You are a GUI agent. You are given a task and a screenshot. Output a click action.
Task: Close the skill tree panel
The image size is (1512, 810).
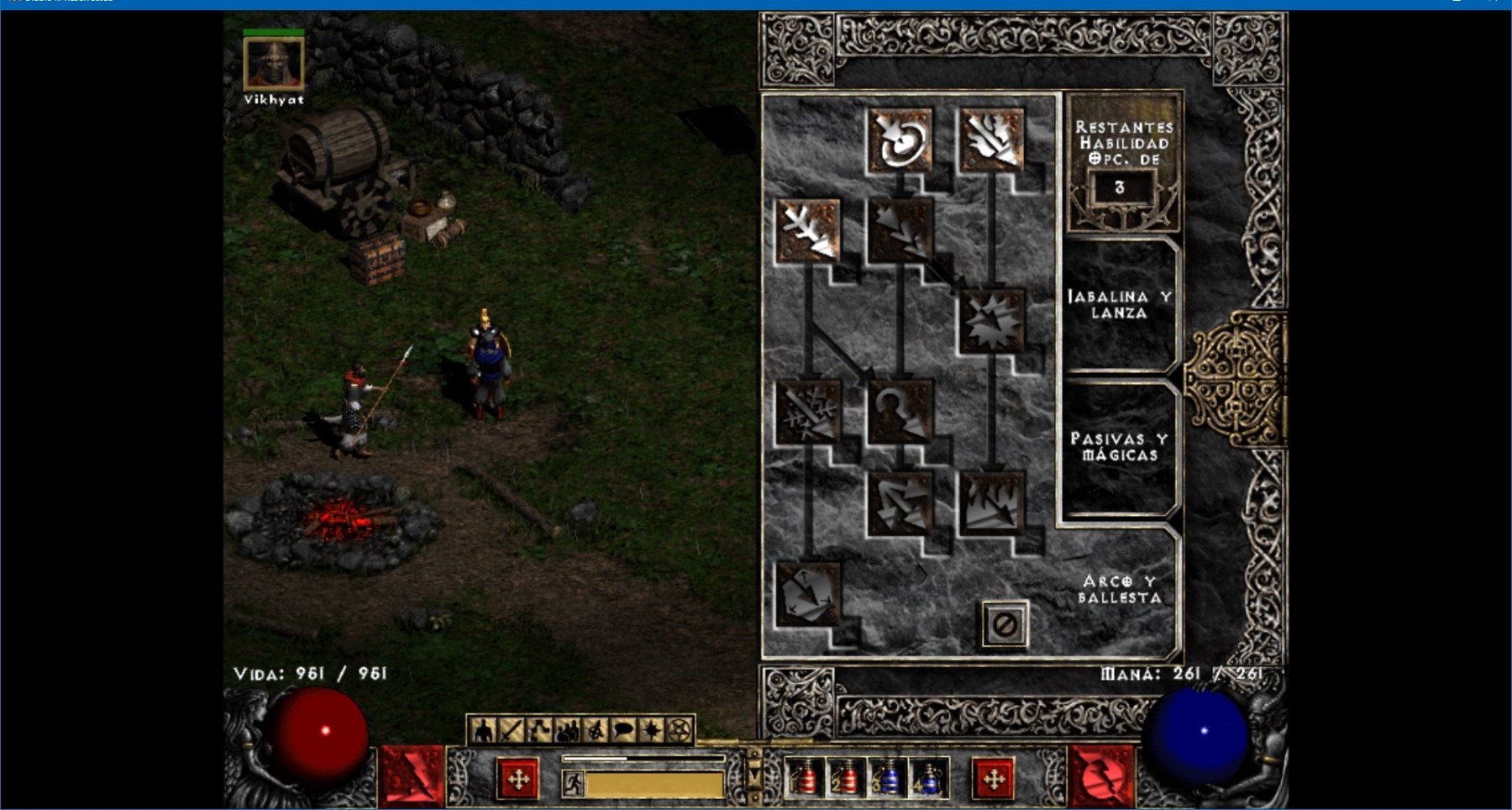pyautogui.click(x=1005, y=624)
